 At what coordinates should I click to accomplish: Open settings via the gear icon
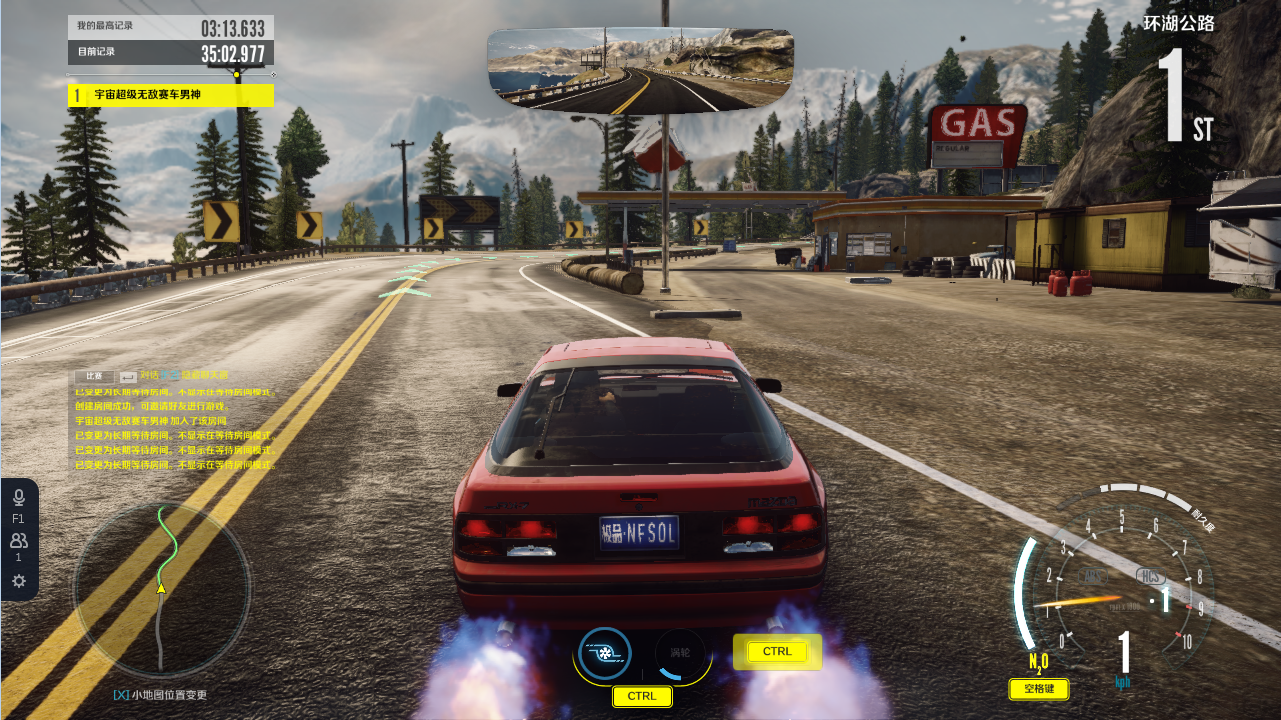tap(18, 581)
